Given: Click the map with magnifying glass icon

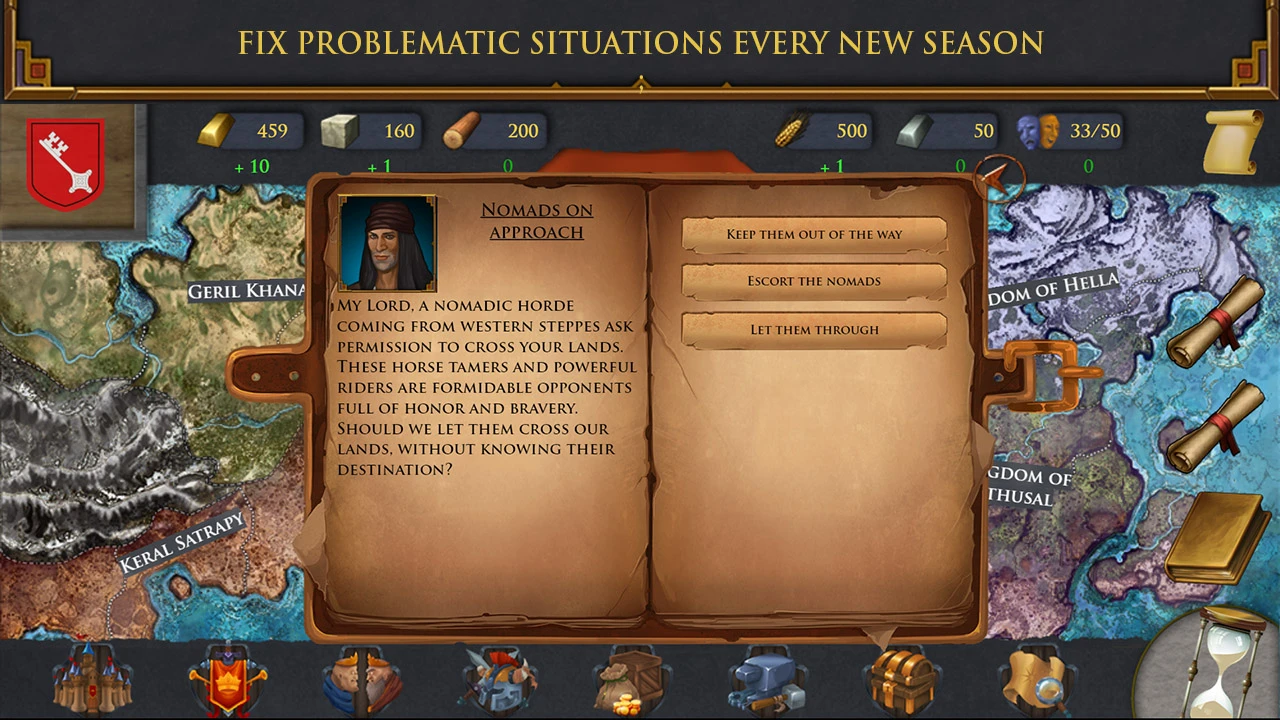Looking at the screenshot, I should point(1037,680).
